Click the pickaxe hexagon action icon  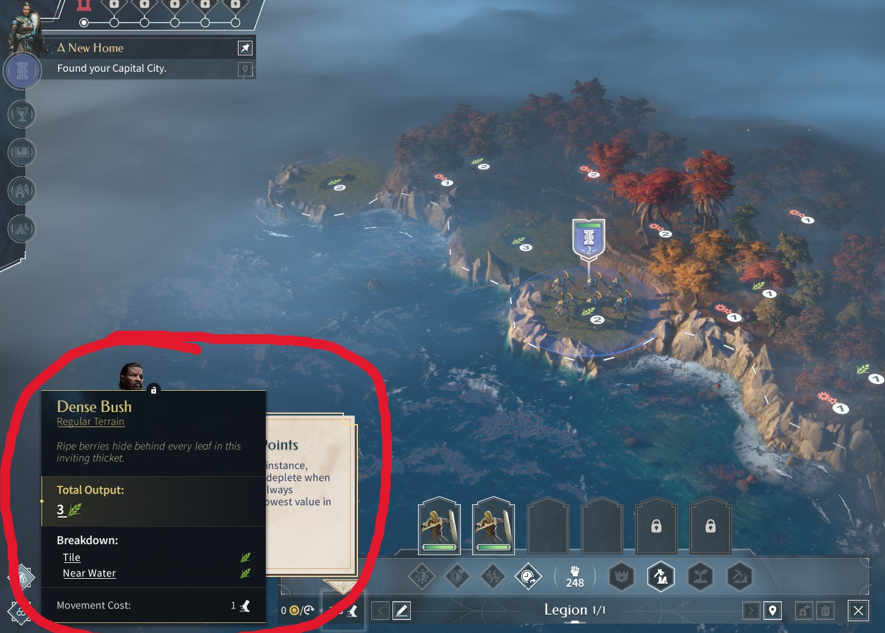click(739, 576)
